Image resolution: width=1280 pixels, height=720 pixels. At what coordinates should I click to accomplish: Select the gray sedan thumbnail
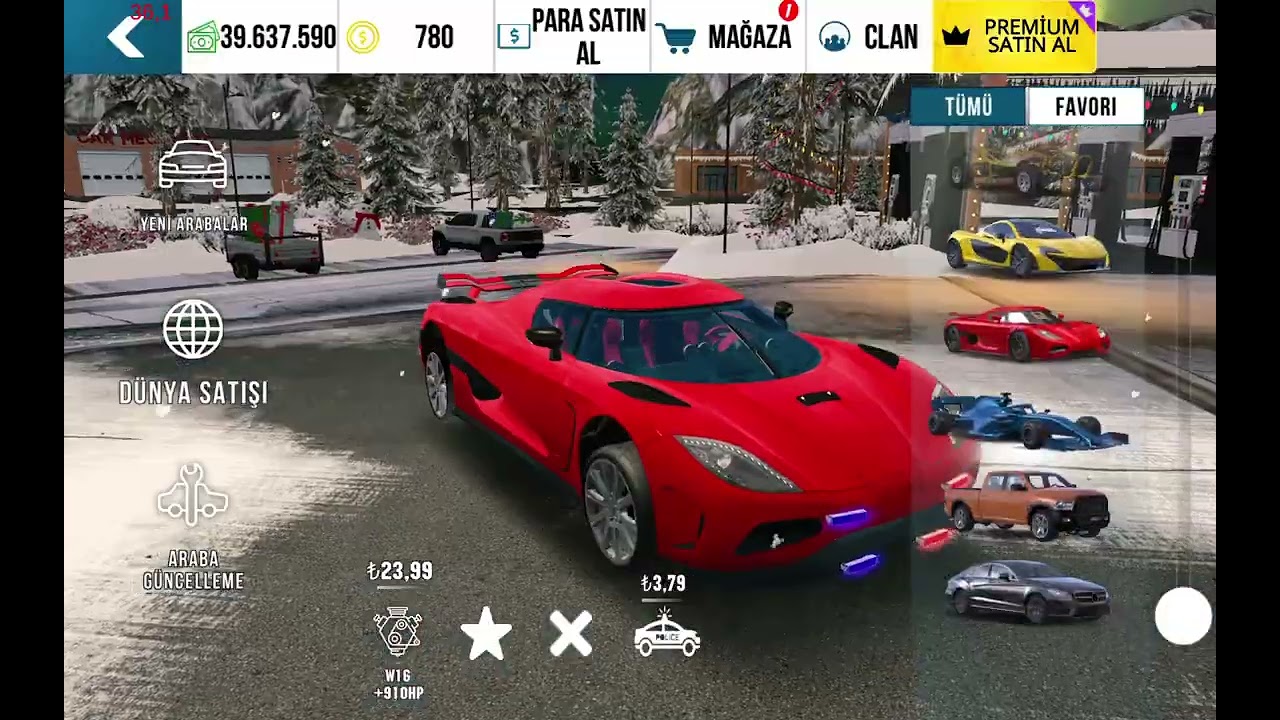[1027, 591]
